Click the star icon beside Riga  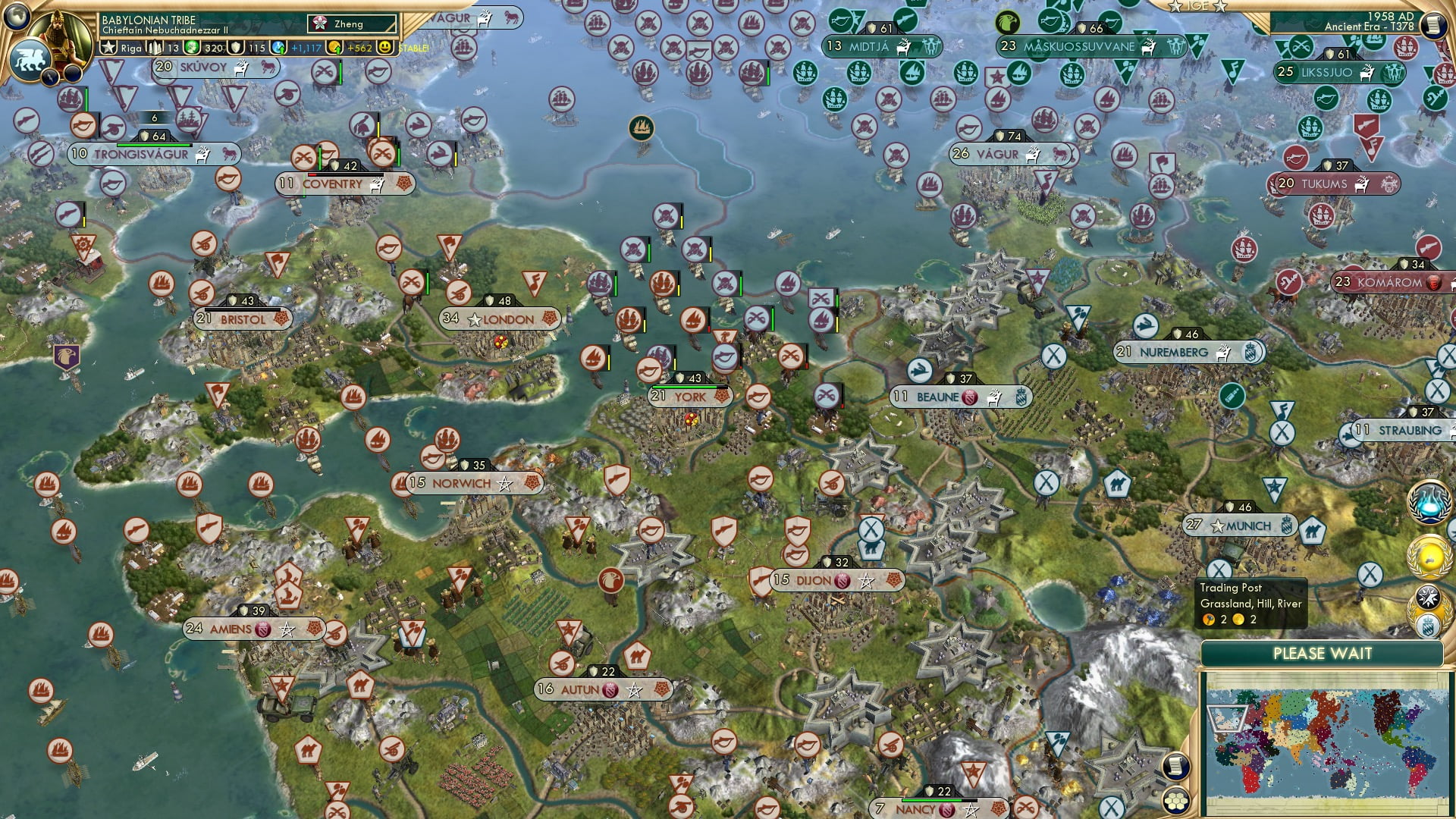tap(108, 48)
